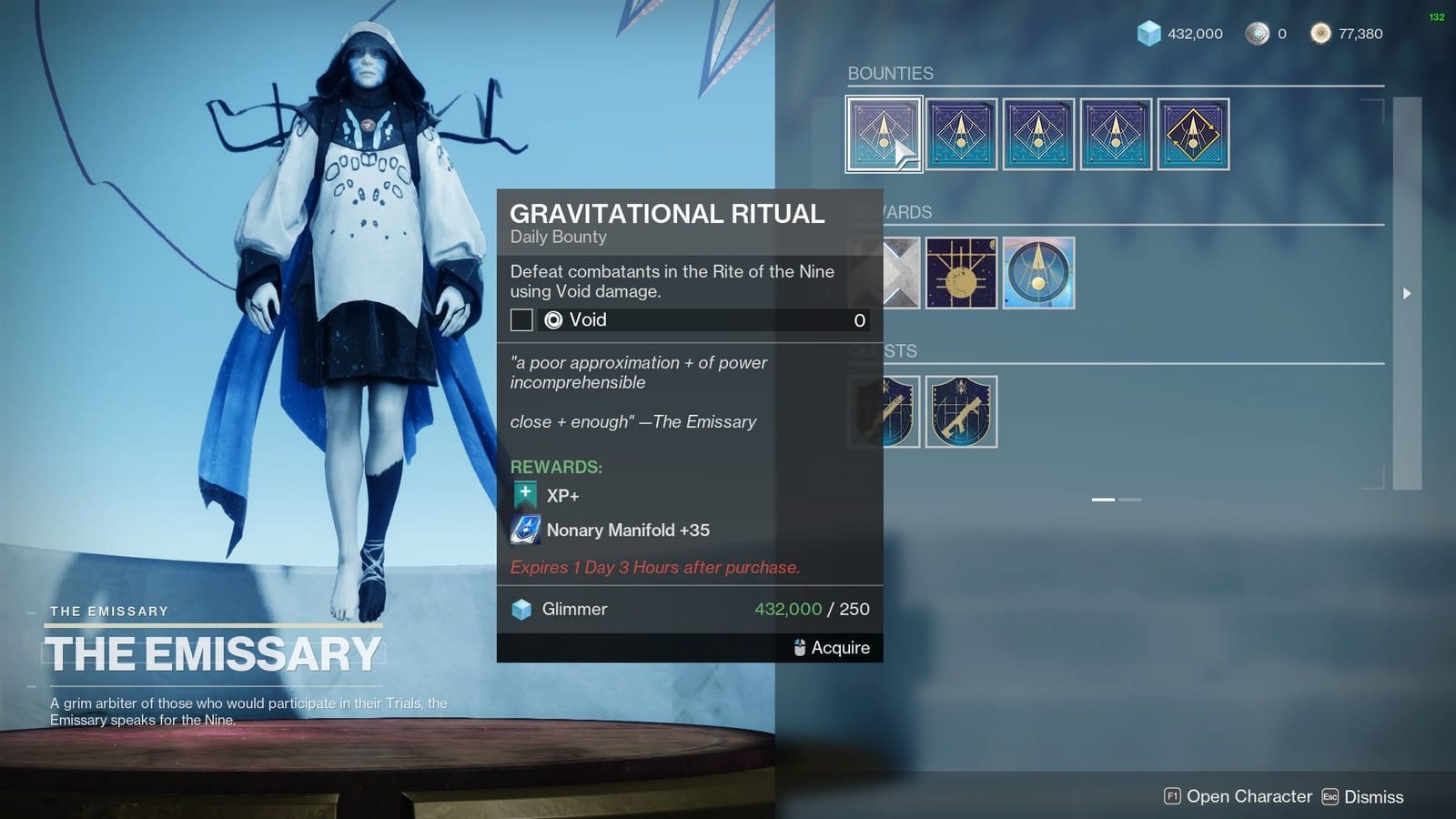The height and width of the screenshot is (819, 1456).
Task: Click the XP+ reward icon in the tooltip
Action: click(524, 494)
